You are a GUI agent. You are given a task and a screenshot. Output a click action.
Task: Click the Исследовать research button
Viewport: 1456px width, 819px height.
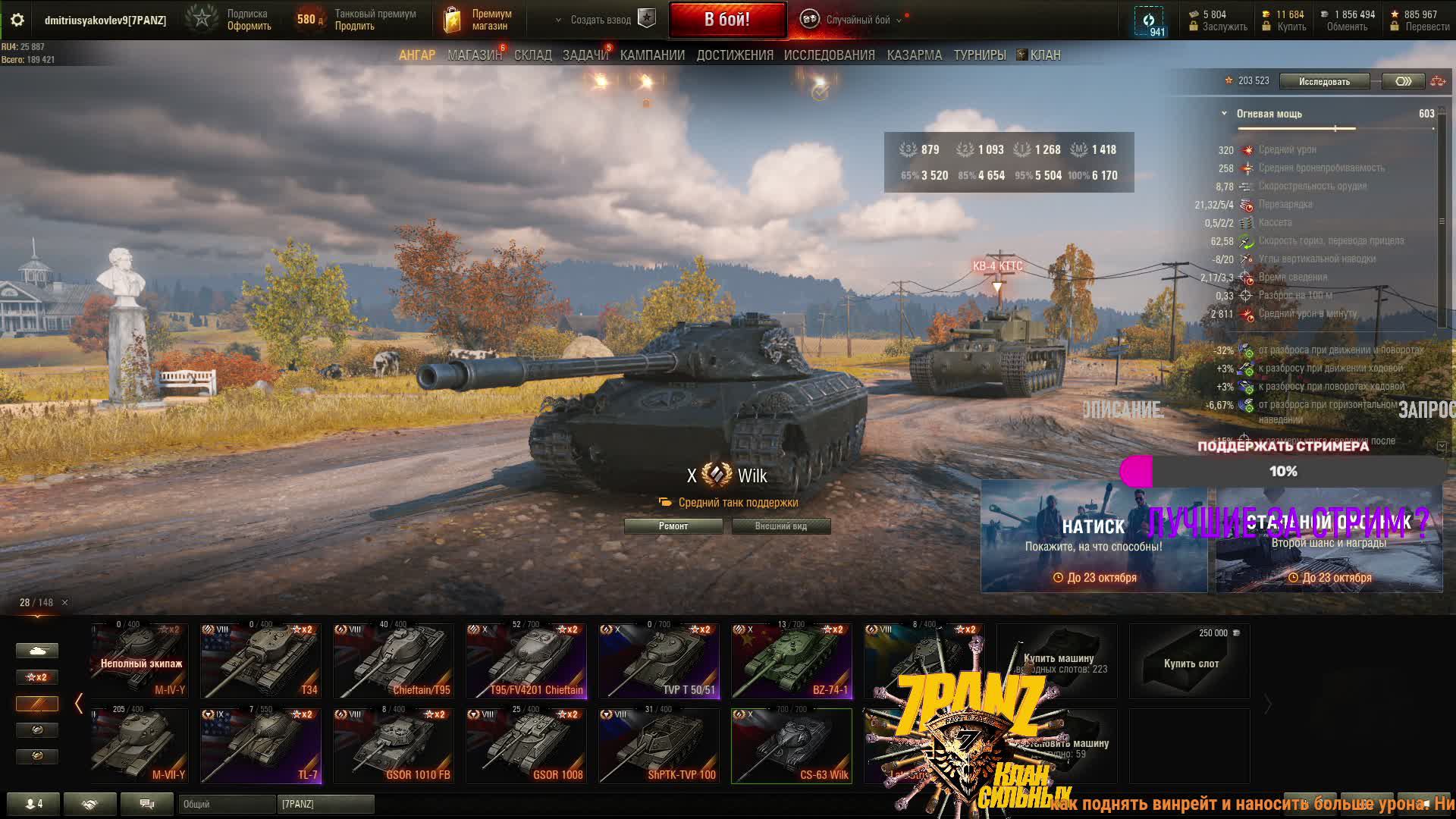click(1323, 81)
